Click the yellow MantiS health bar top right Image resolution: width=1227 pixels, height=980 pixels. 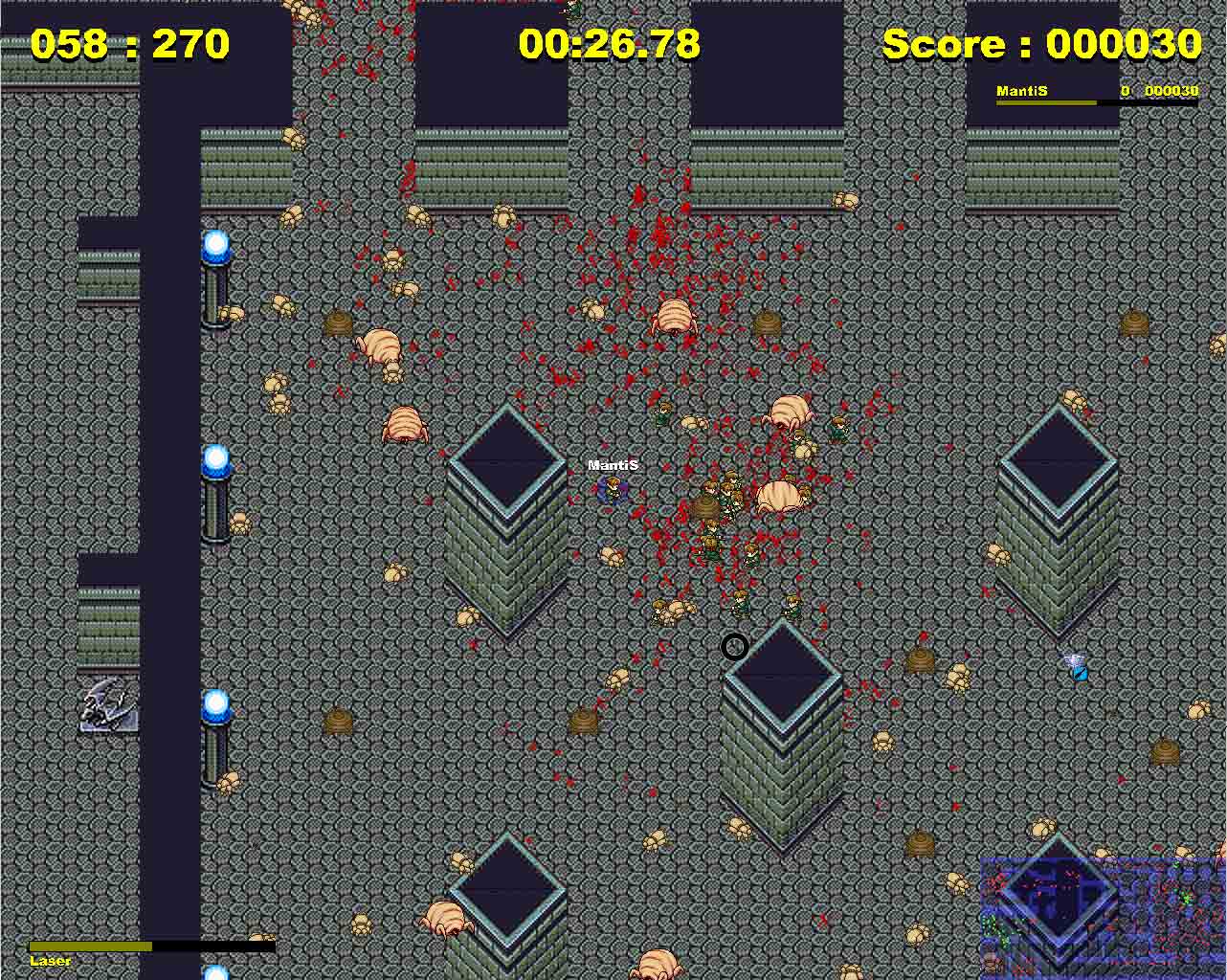(1048, 103)
